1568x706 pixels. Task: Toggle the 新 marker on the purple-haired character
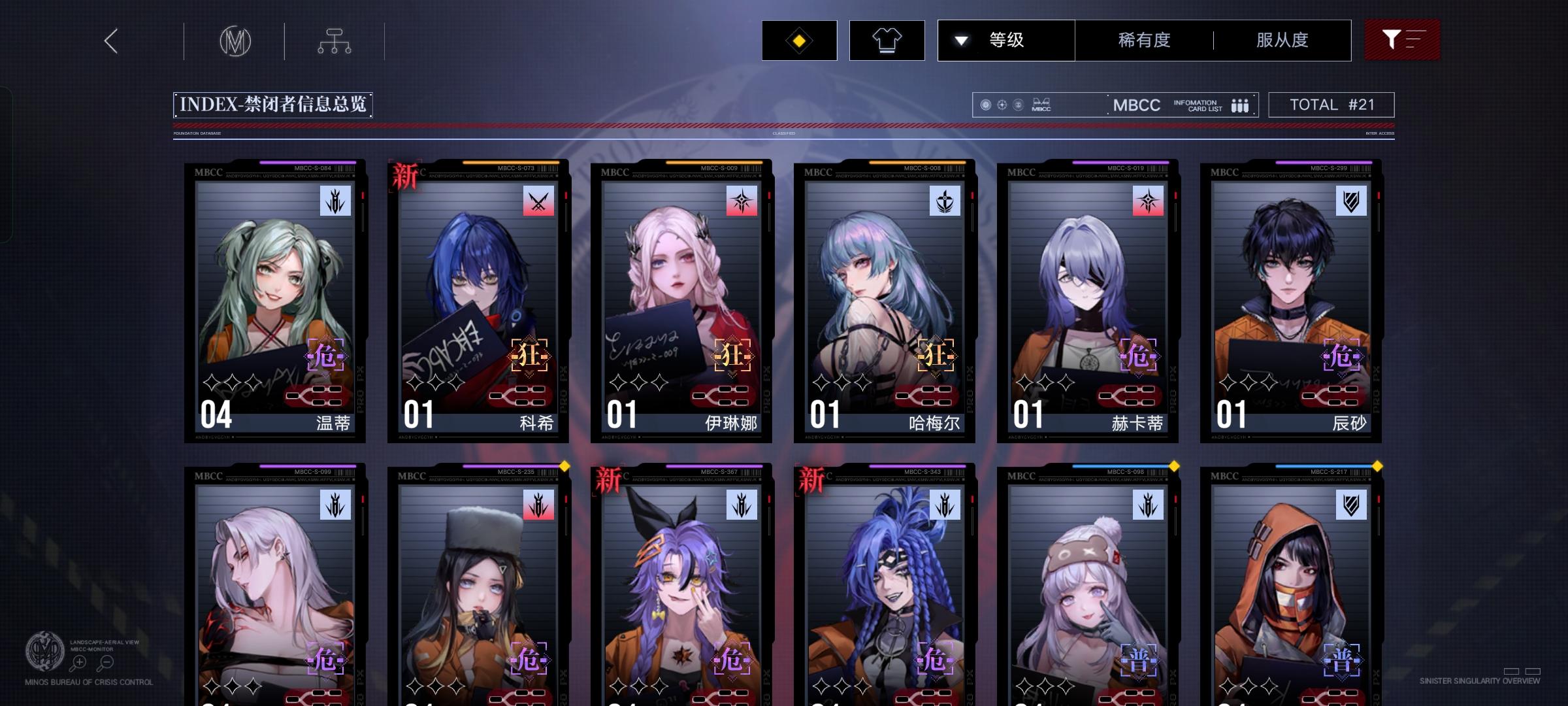[x=606, y=480]
